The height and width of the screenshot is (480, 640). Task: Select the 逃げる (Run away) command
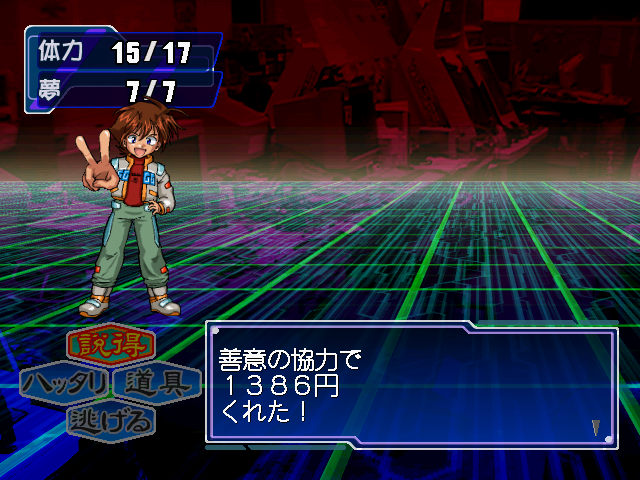[x=111, y=420]
